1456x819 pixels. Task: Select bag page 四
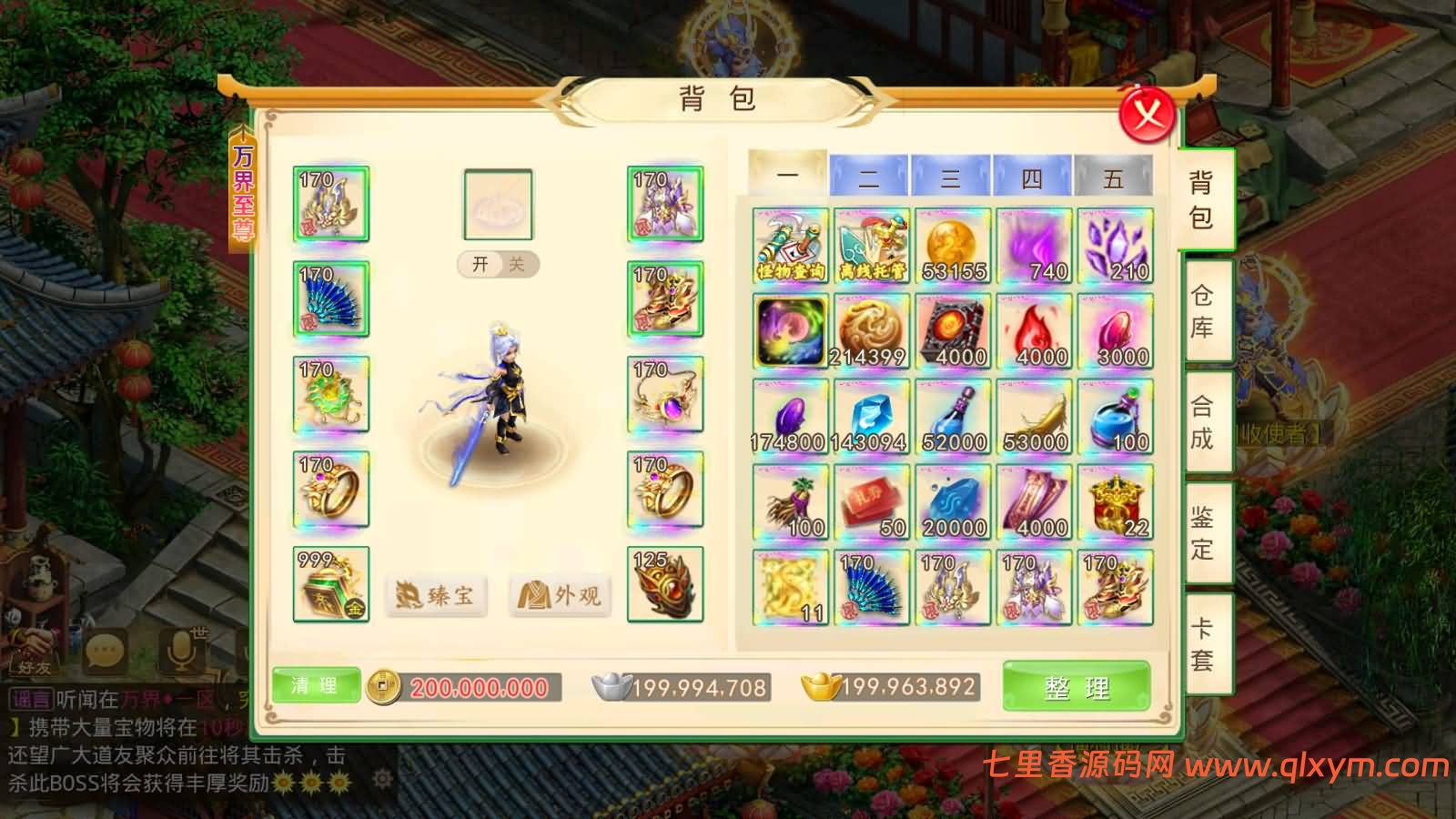pos(1032,176)
